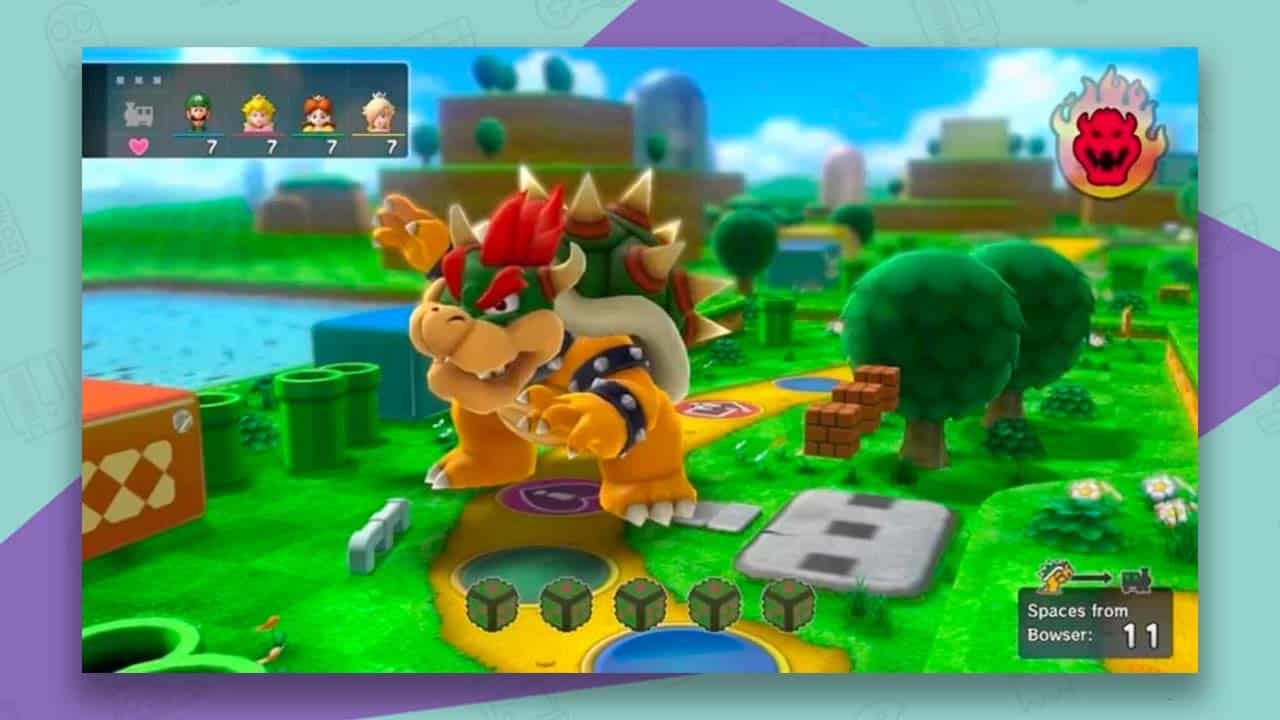Viewport: 1280px width, 720px height.
Task: Expand the player stats panel
Action: pyautogui.click(x=250, y=110)
